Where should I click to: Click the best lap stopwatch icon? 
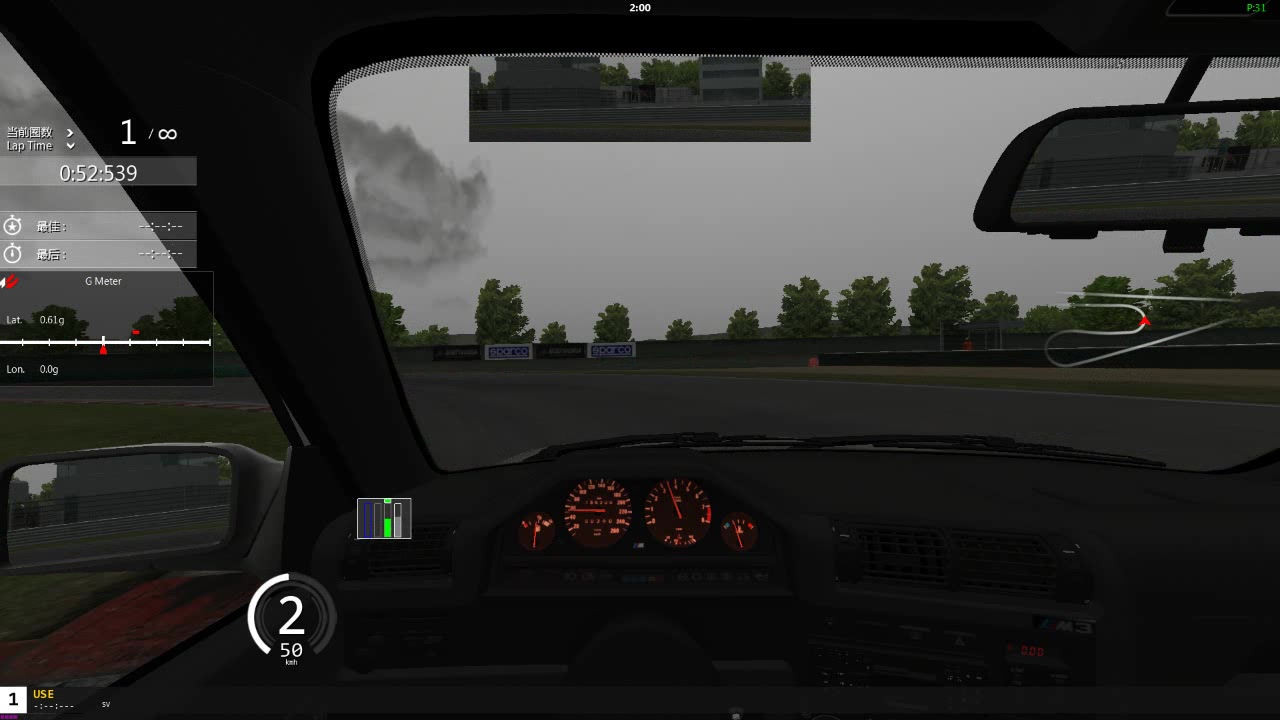(13, 226)
